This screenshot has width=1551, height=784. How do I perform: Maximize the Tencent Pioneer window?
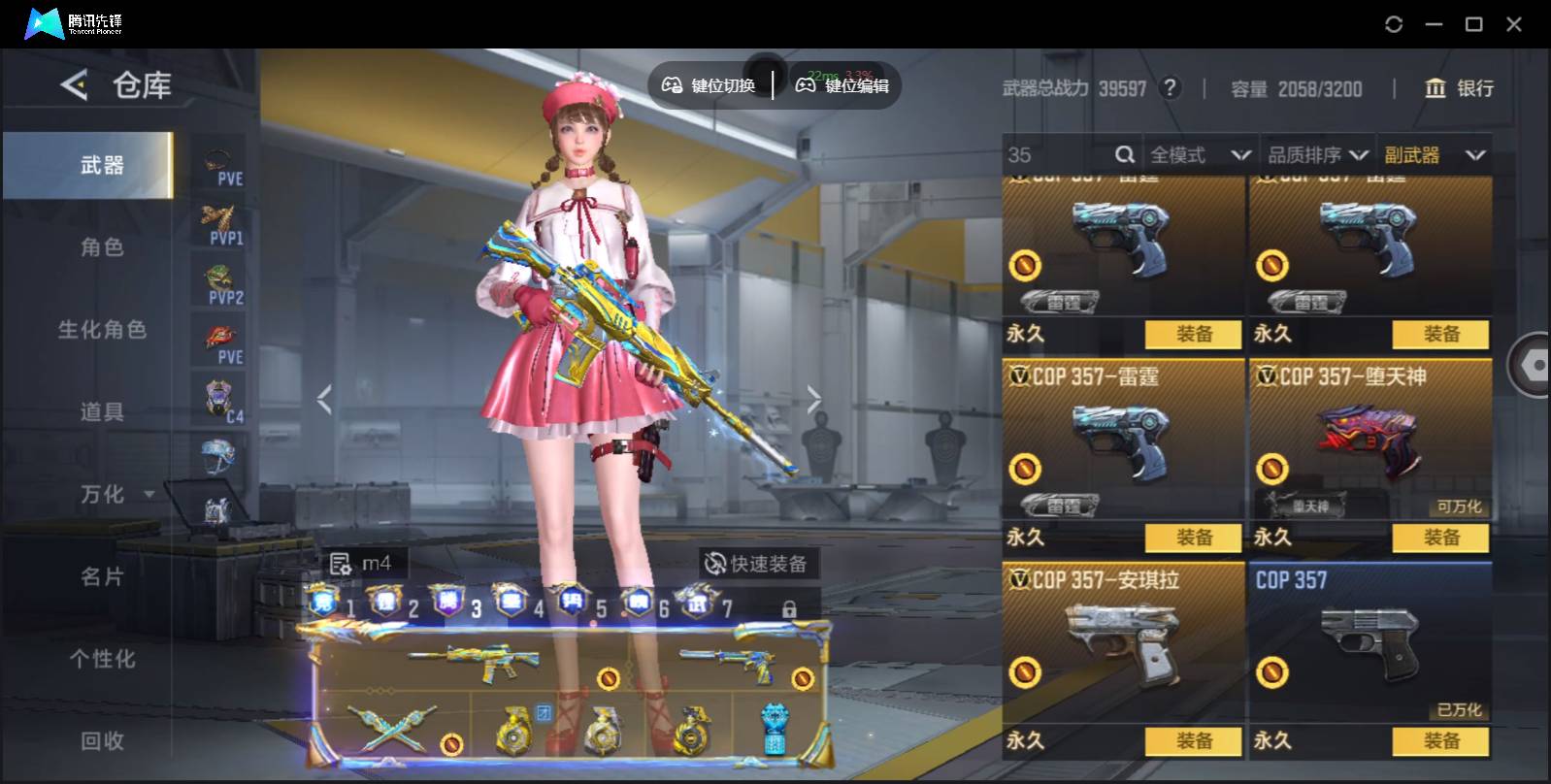pos(1473,24)
